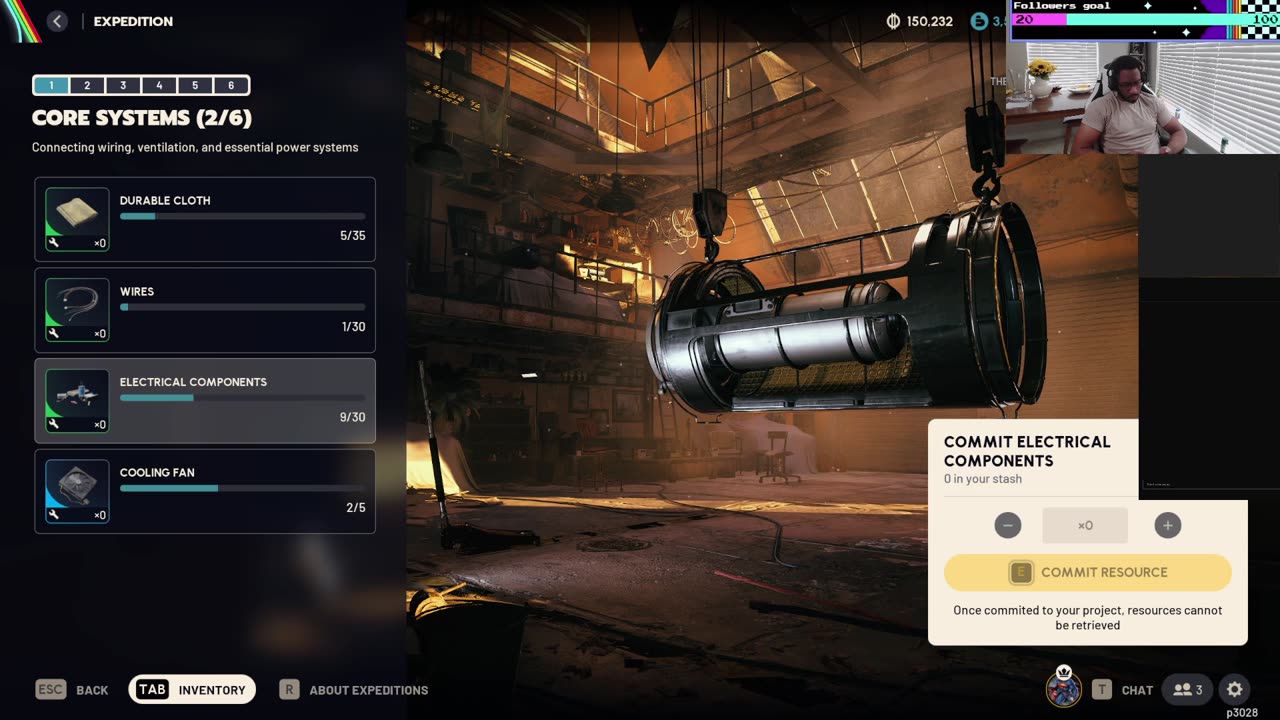Open the squad members list
Image resolution: width=1280 pixels, height=720 pixels.
pyautogui.click(x=1188, y=689)
